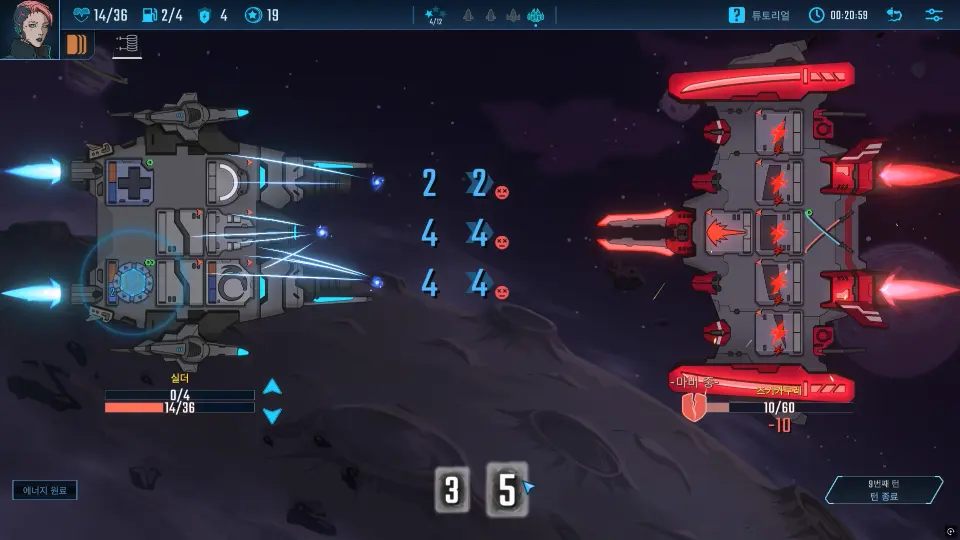
Task: Move ship up with the up arrow
Action: pos(272,387)
